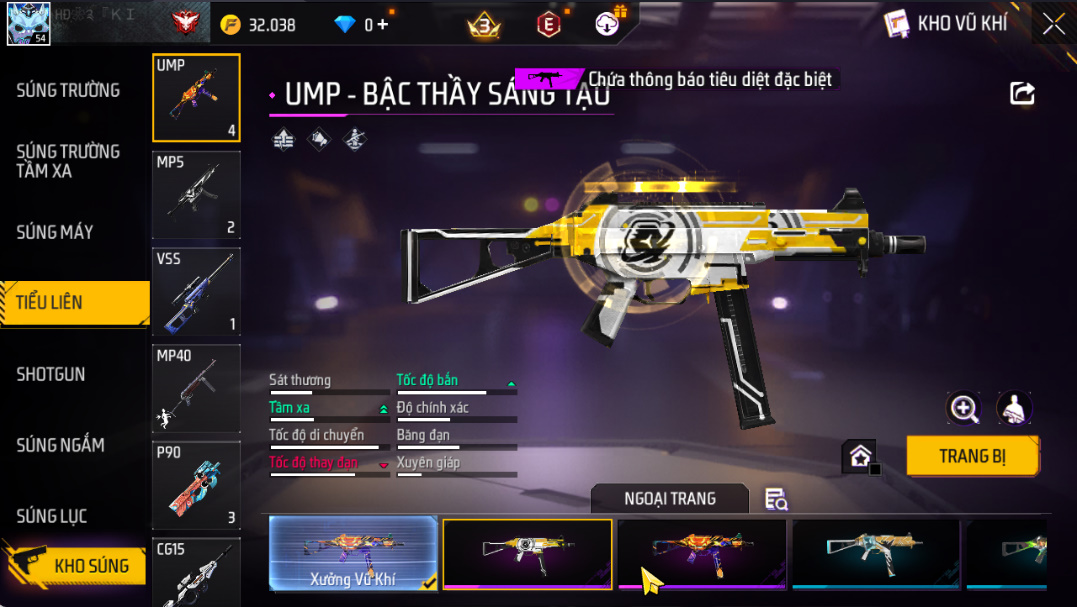Open the Ngoại Trang tab
This screenshot has height=607, width=1077.
click(x=669, y=499)
